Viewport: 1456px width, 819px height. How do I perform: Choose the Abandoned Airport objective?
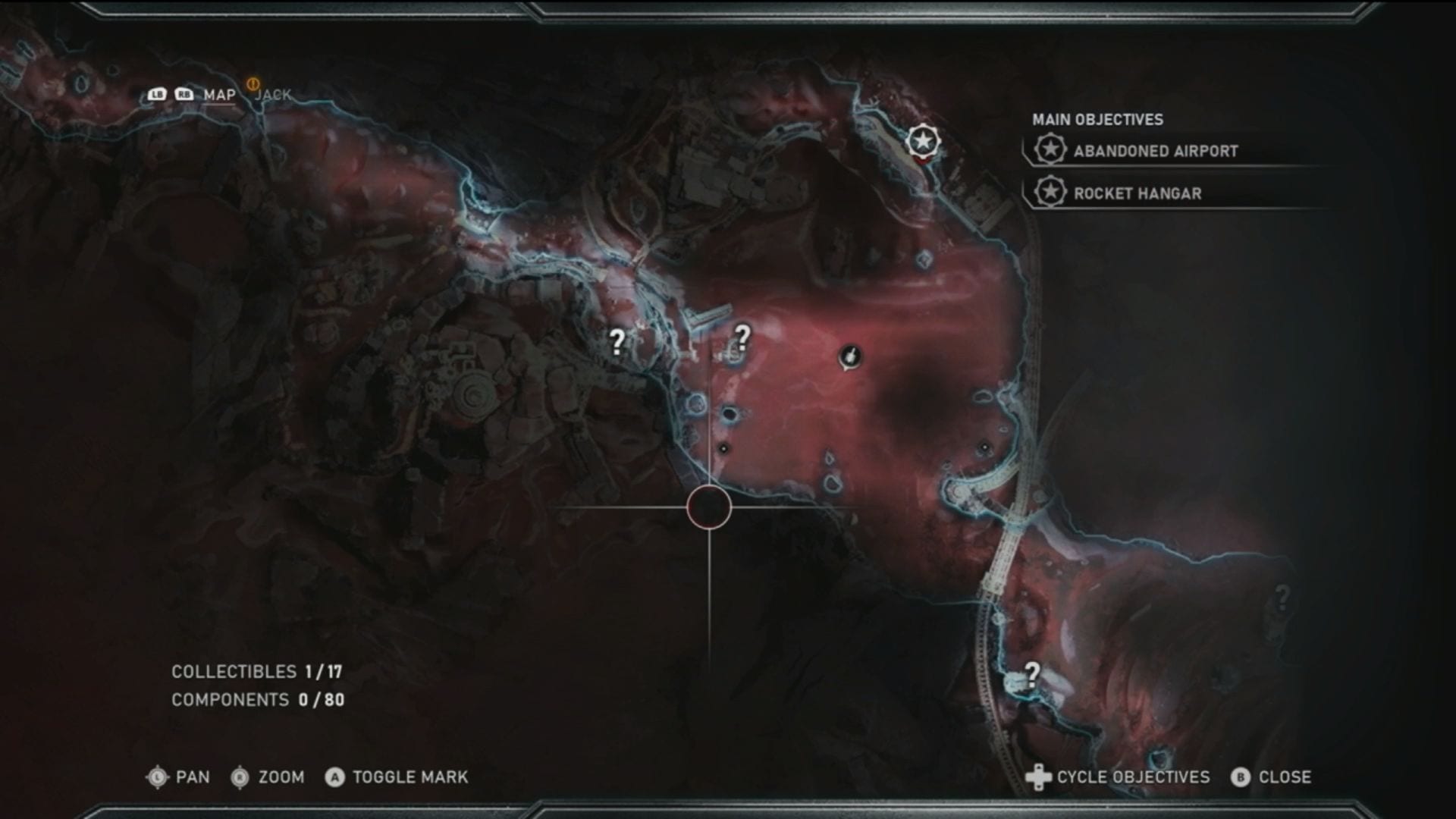click(1155, 151)
